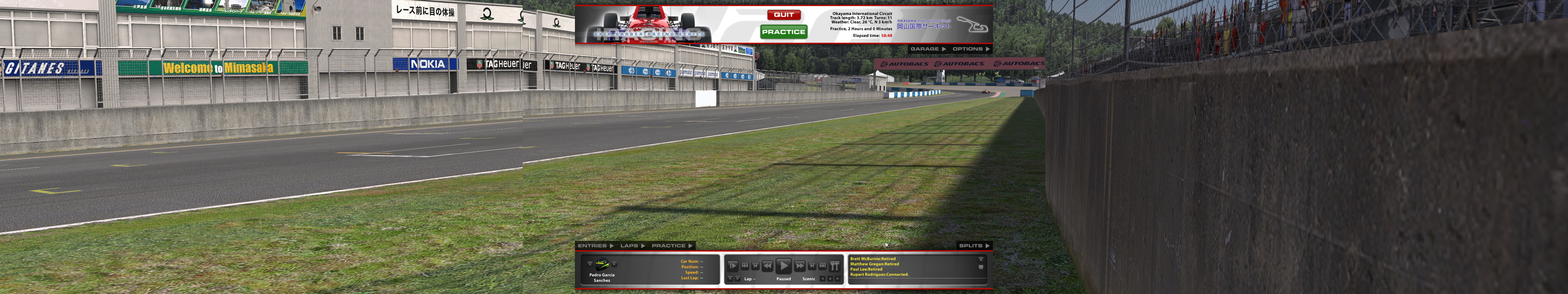Play the paused replay

pos(783,266)
